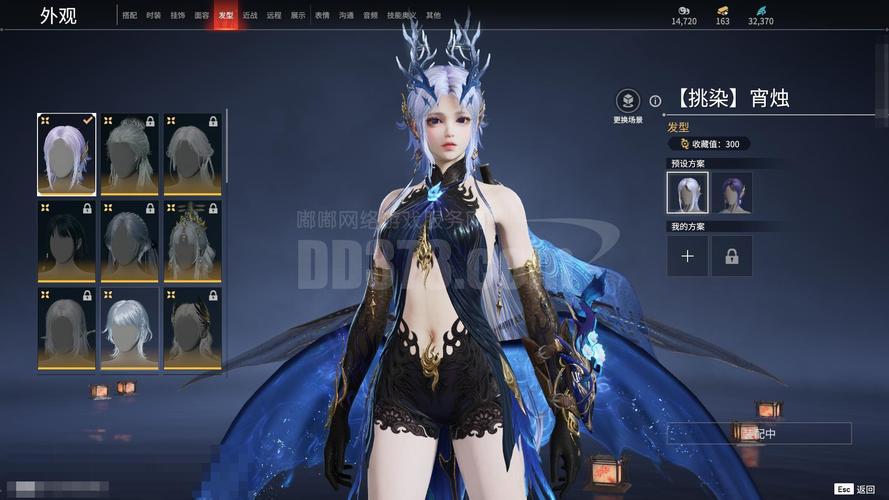Select the 表情 tab
This screenshot has width=889, height=500.
point(322,16)
